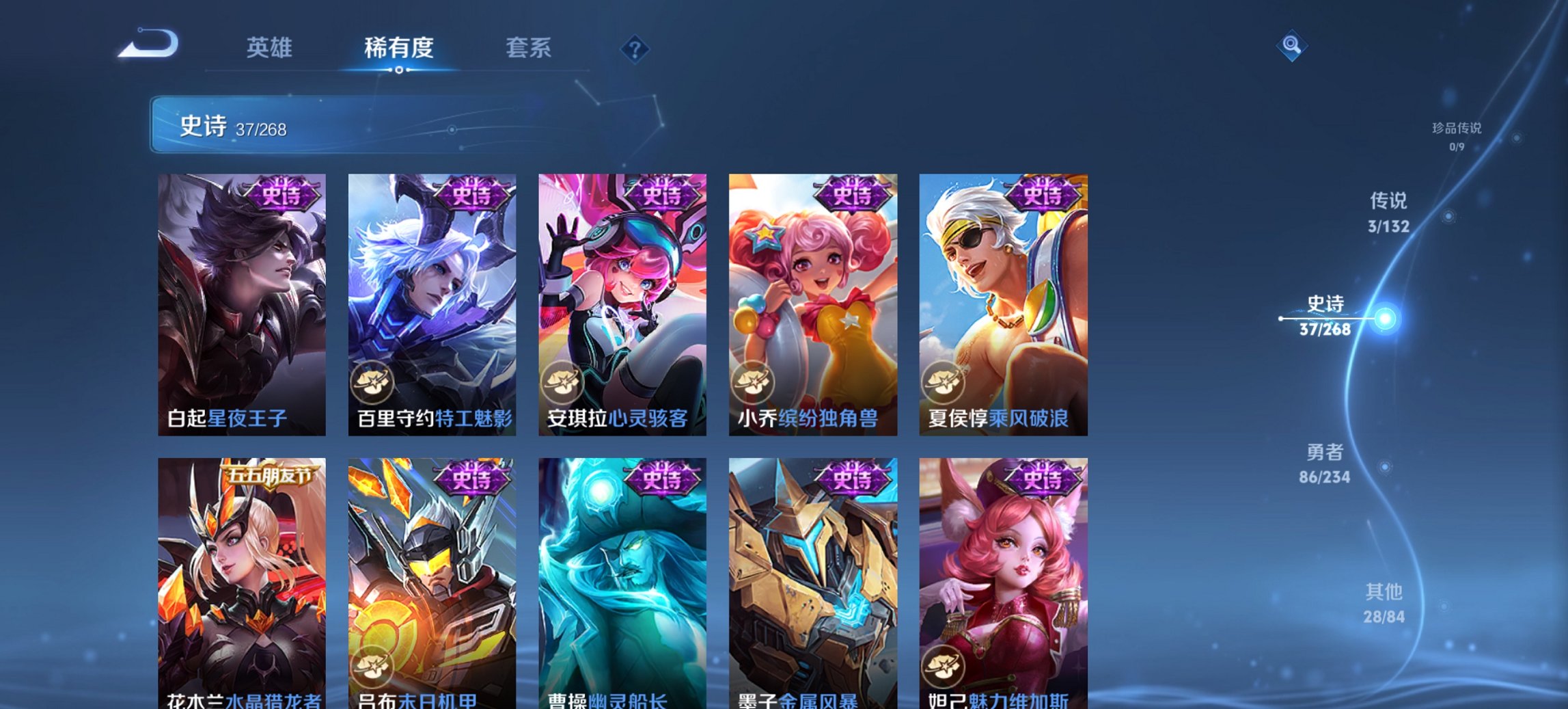Image resolution: width=1568 pixels, height=709 pixels.
Task: Select the circular badge on 小乔's skin card
Action: 752,382
